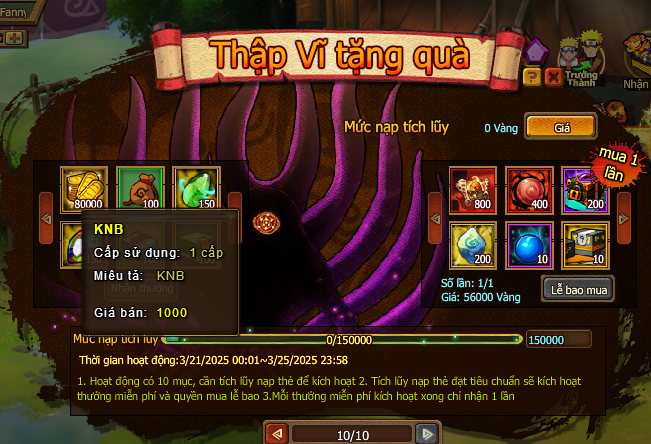Buy the bundle with Lễ bao mua

click(577, 289)
